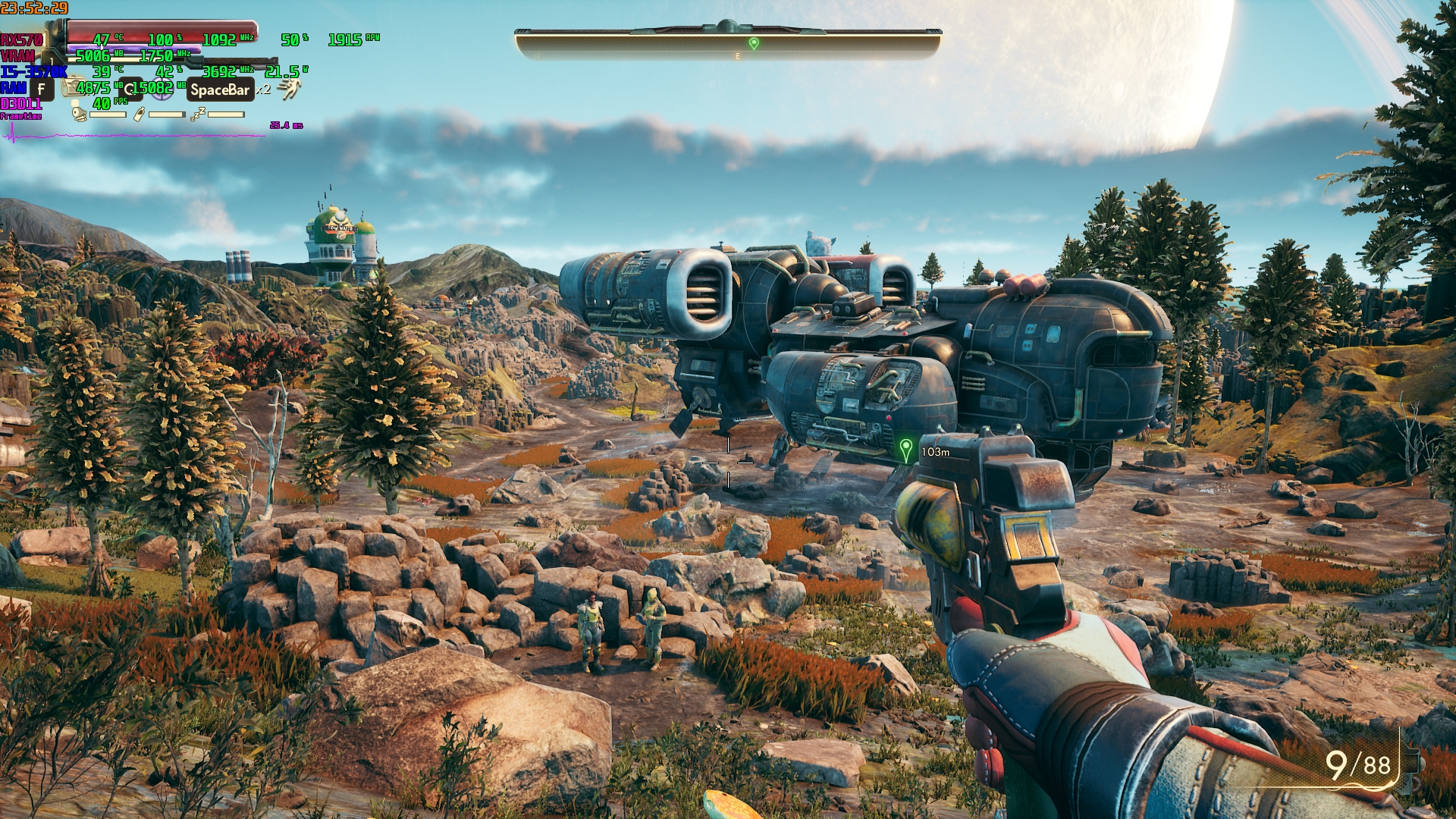Click the running figure dodge icon
The height and width of the screenshot is (819, 1456).
coord(289,89)
